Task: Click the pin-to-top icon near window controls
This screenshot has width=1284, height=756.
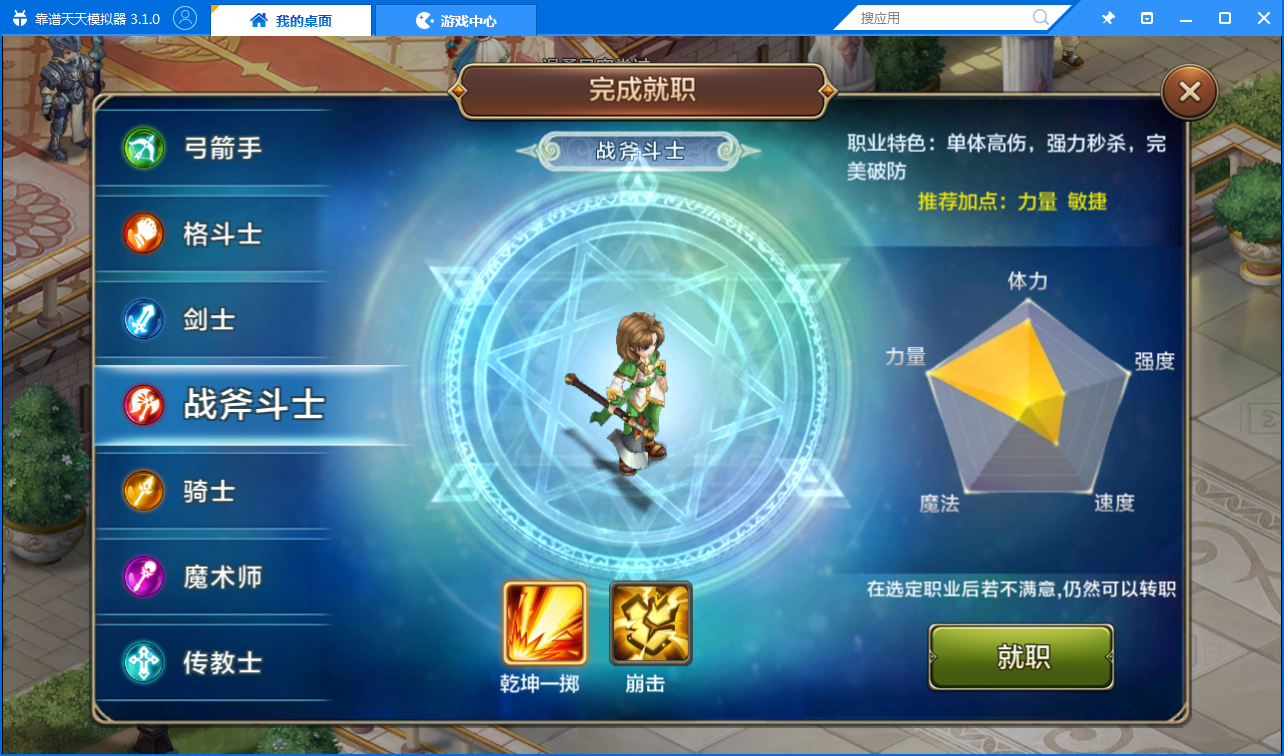Action: [x=1108, y=17]
